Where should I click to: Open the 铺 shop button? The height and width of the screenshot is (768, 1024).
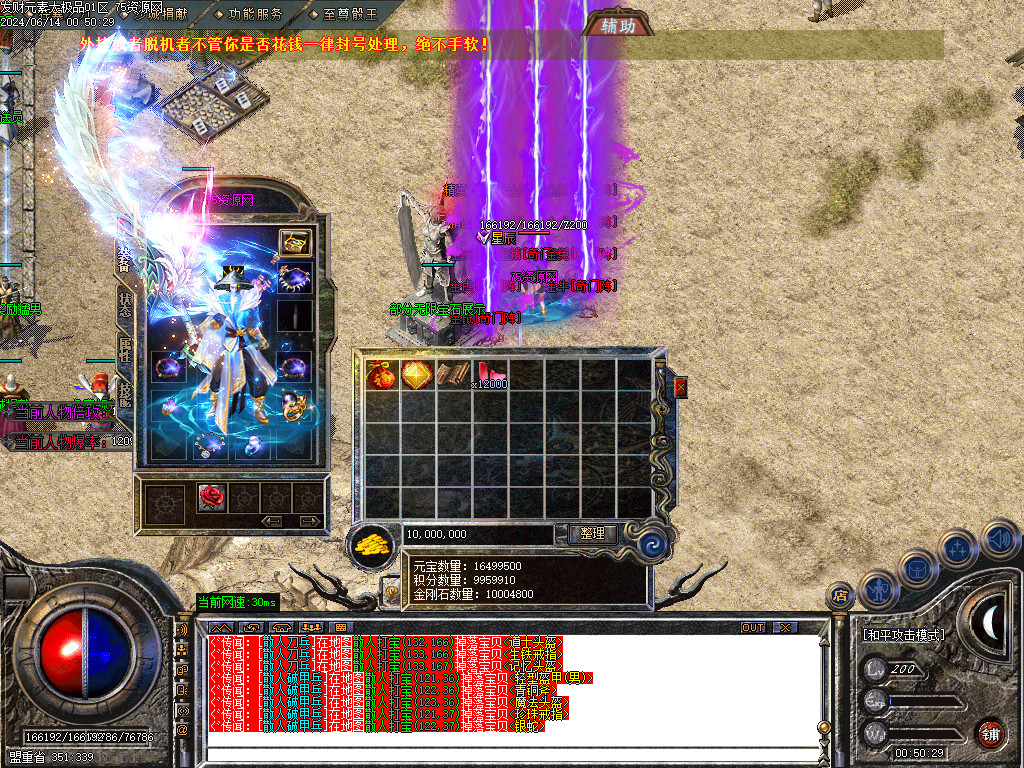tap(990, 733)
